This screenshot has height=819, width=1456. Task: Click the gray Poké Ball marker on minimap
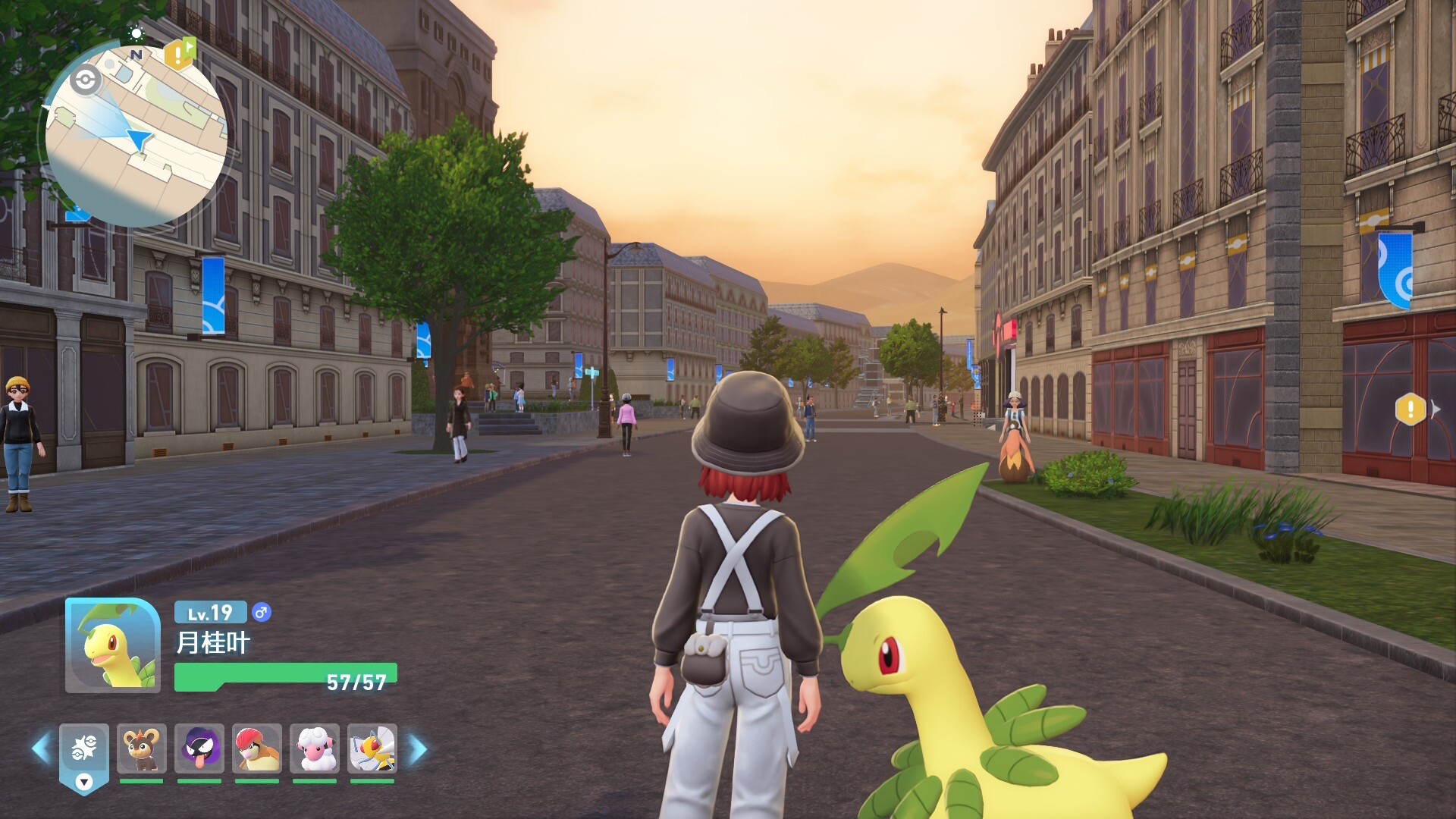coord(85,80)
